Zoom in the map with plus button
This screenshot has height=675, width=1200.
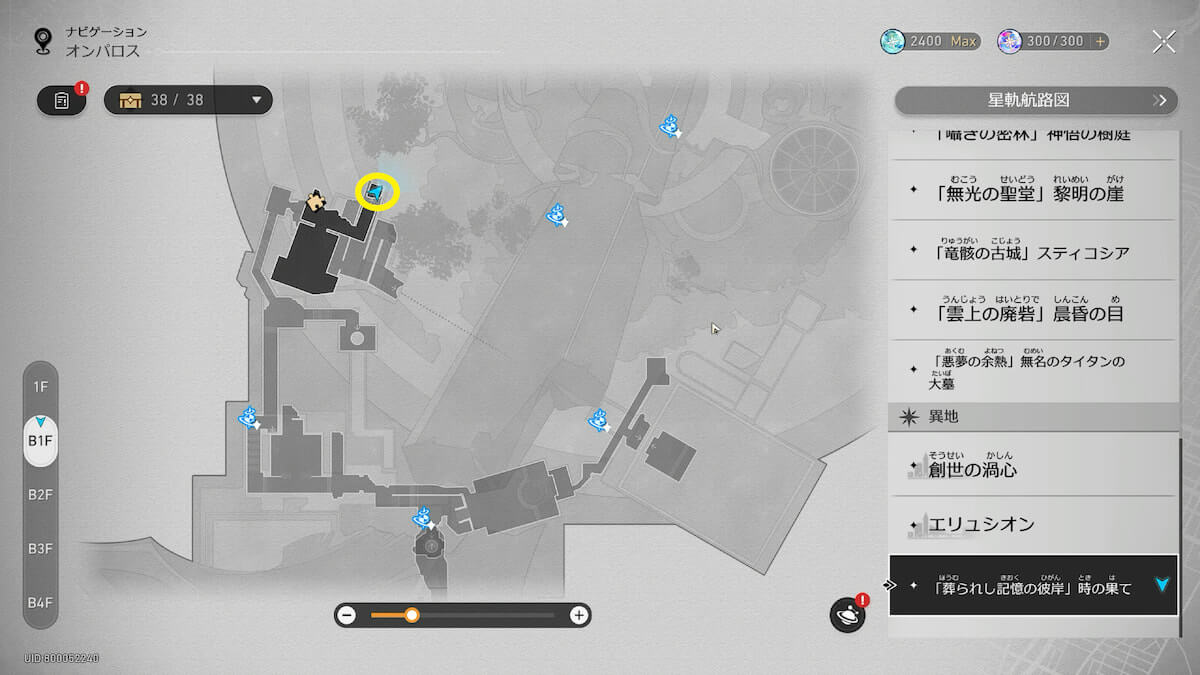(x=578, y=615)
